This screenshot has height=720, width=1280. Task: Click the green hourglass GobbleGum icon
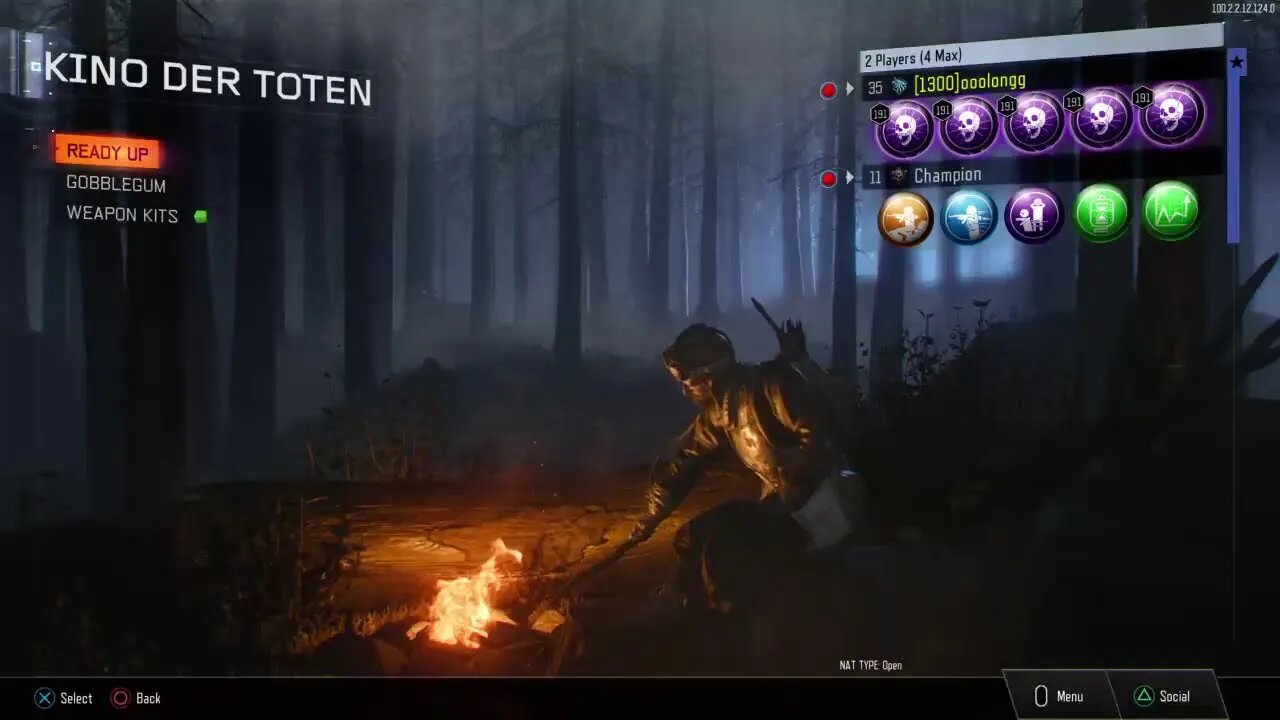point(1102,213)
